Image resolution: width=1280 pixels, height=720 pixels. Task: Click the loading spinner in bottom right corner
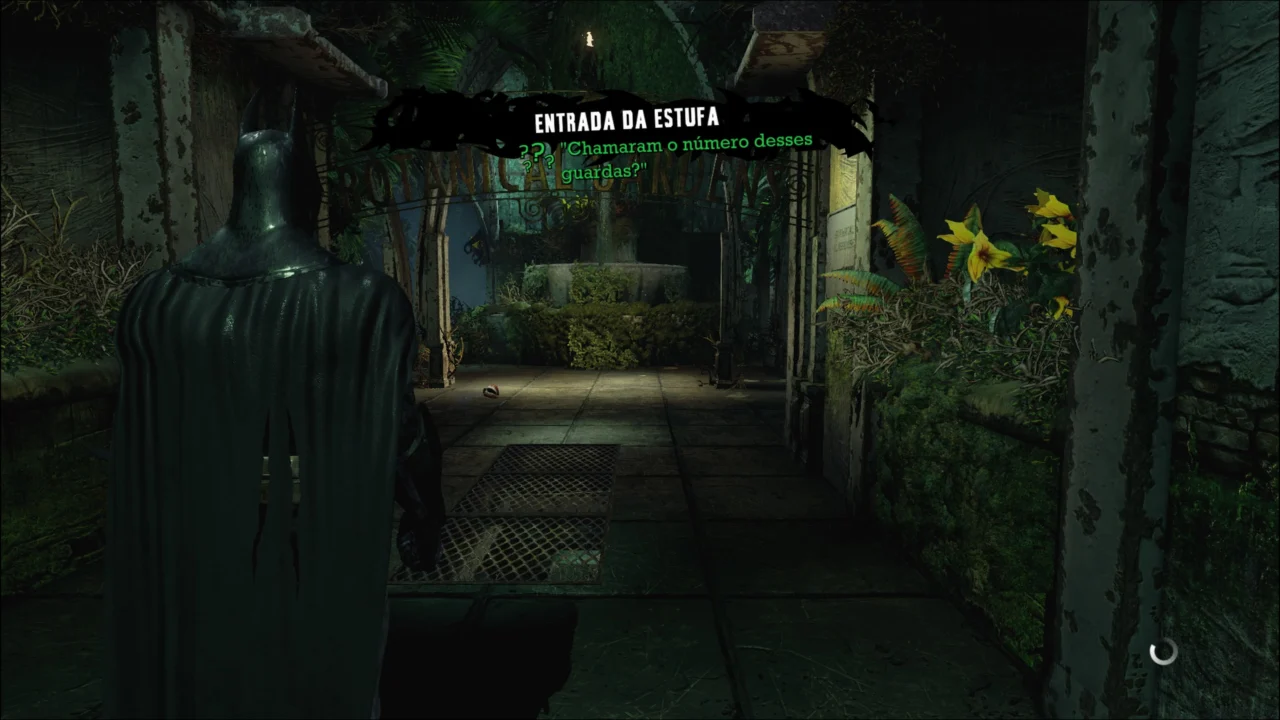1162,652
